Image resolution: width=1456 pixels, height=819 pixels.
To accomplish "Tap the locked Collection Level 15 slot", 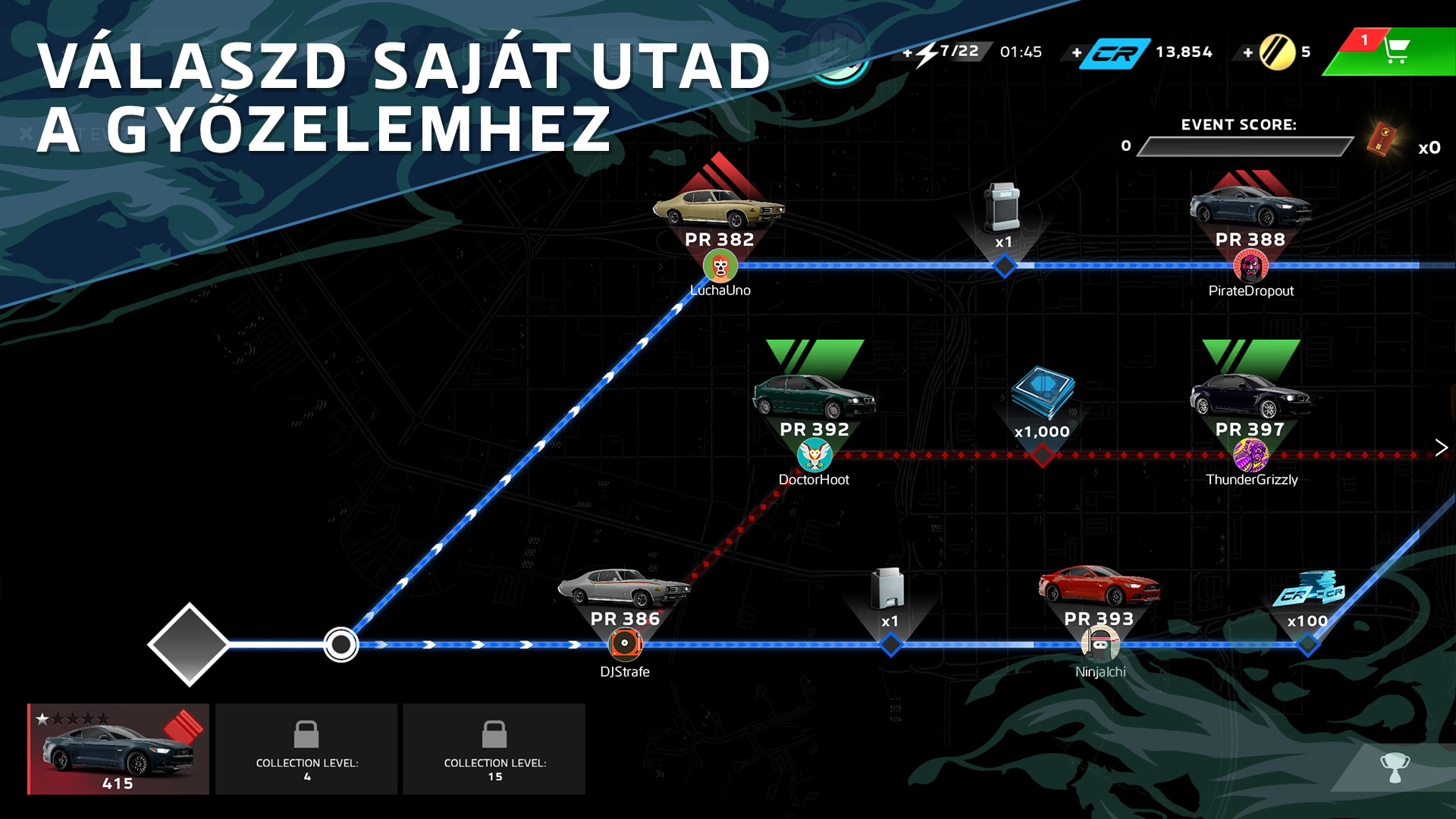I will (x=494, y=748).
